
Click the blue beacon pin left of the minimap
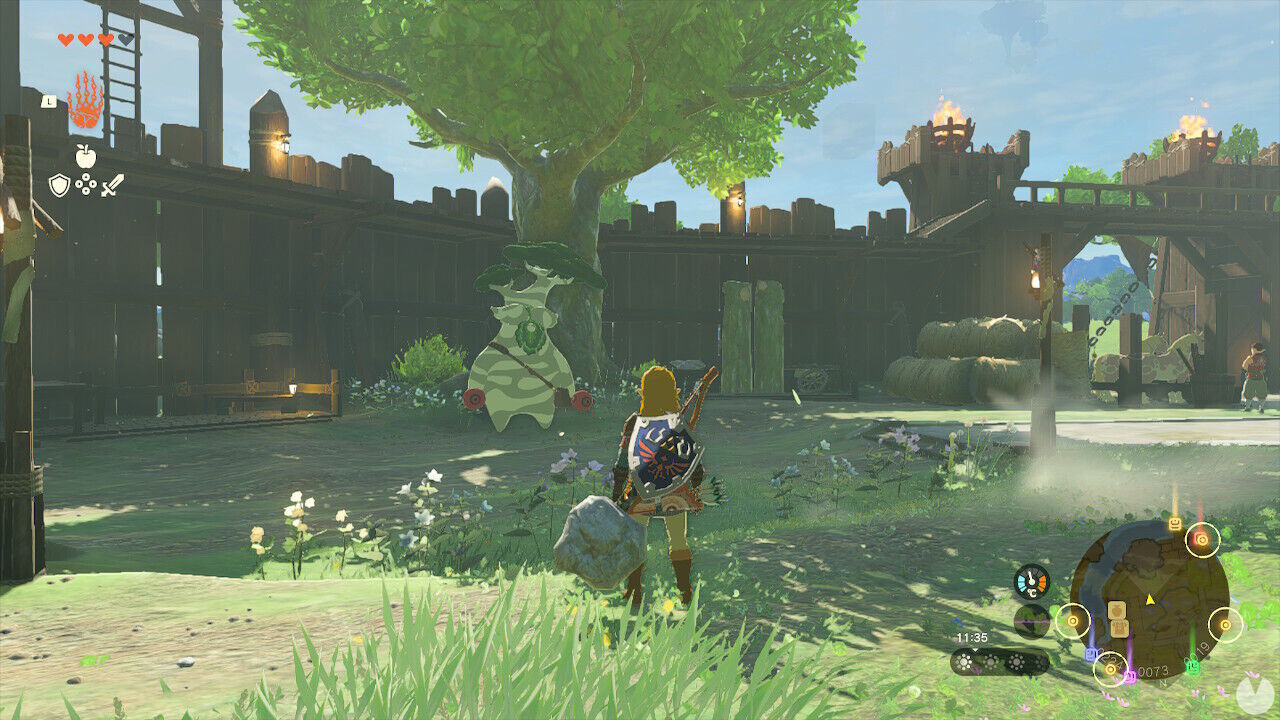(x=1090, y=653)
